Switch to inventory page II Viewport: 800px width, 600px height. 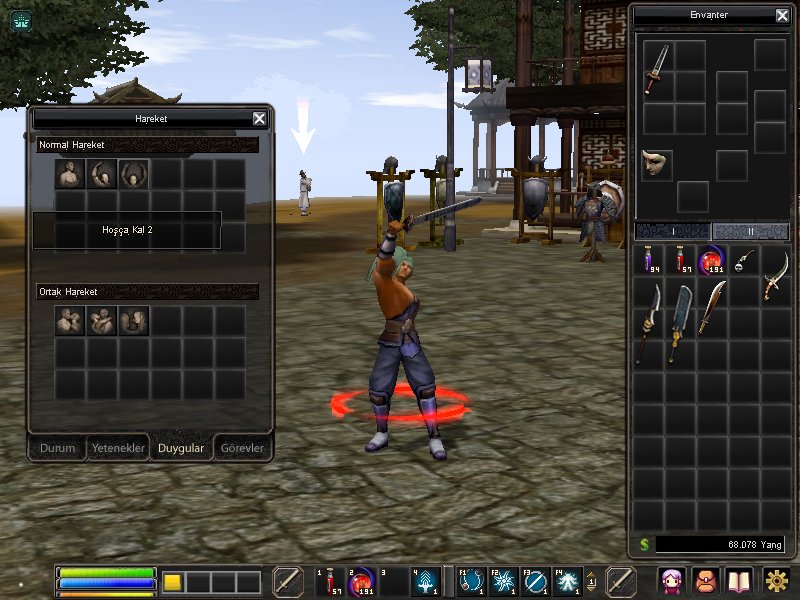(750, 231)
